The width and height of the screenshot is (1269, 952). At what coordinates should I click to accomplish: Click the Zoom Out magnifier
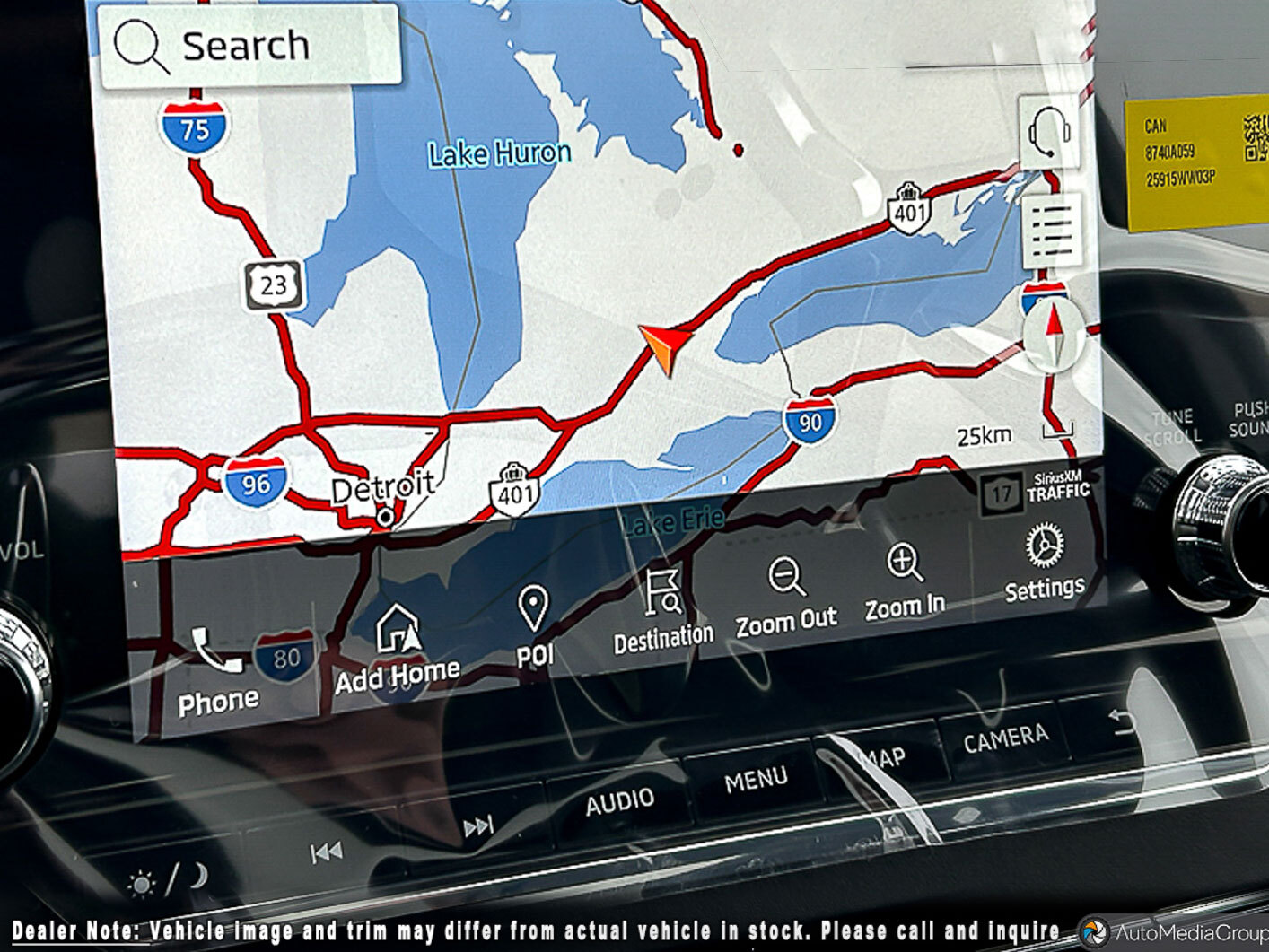pos(787,596)
